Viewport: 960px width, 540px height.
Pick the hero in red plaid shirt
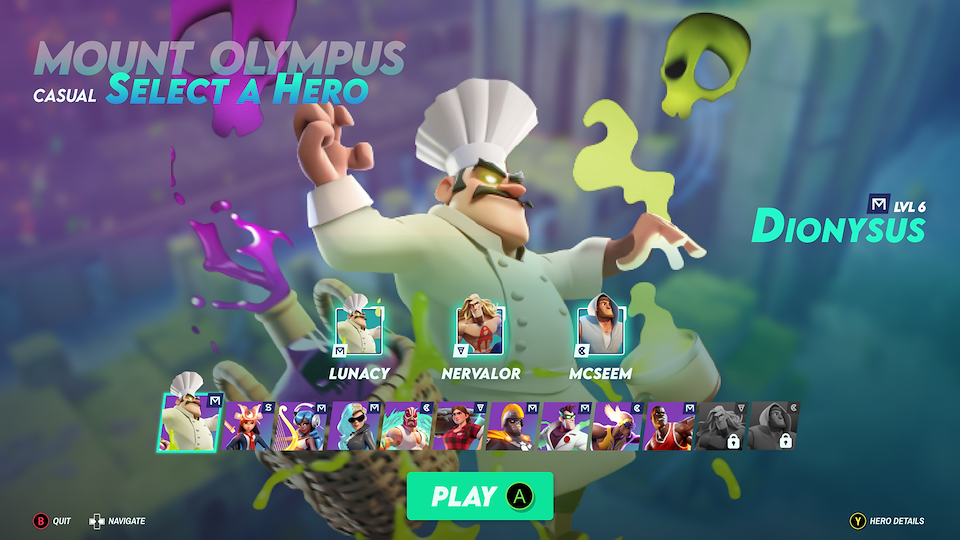point(461,427)
